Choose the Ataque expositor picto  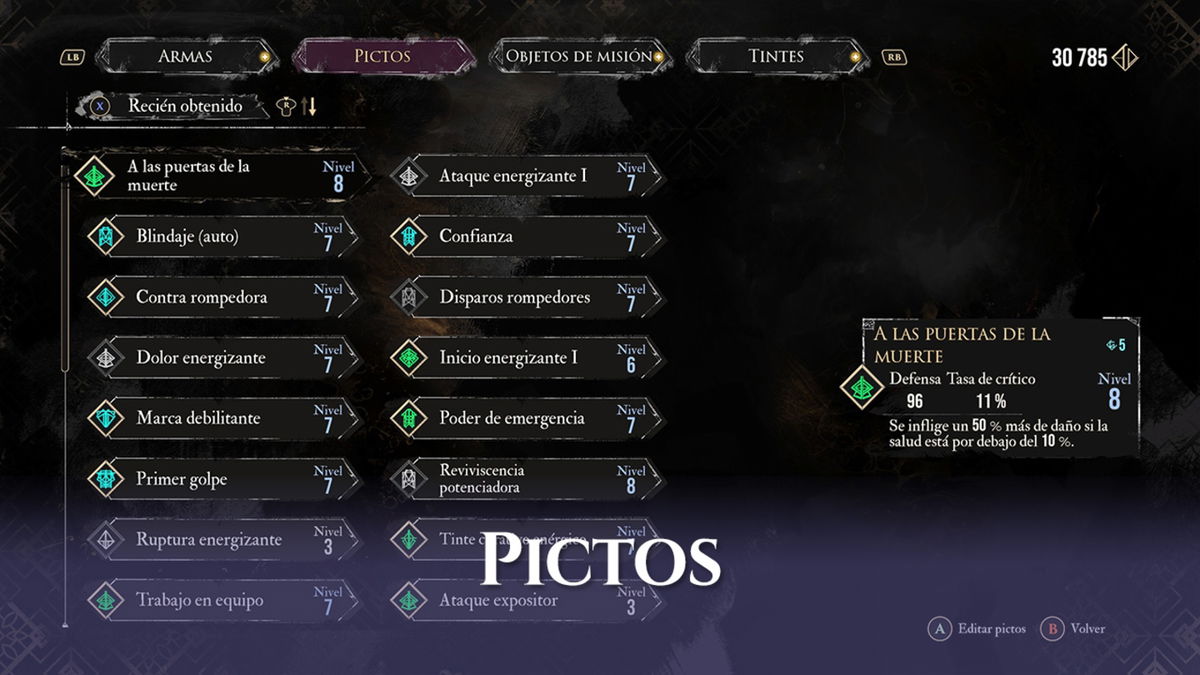pos(525,601)
